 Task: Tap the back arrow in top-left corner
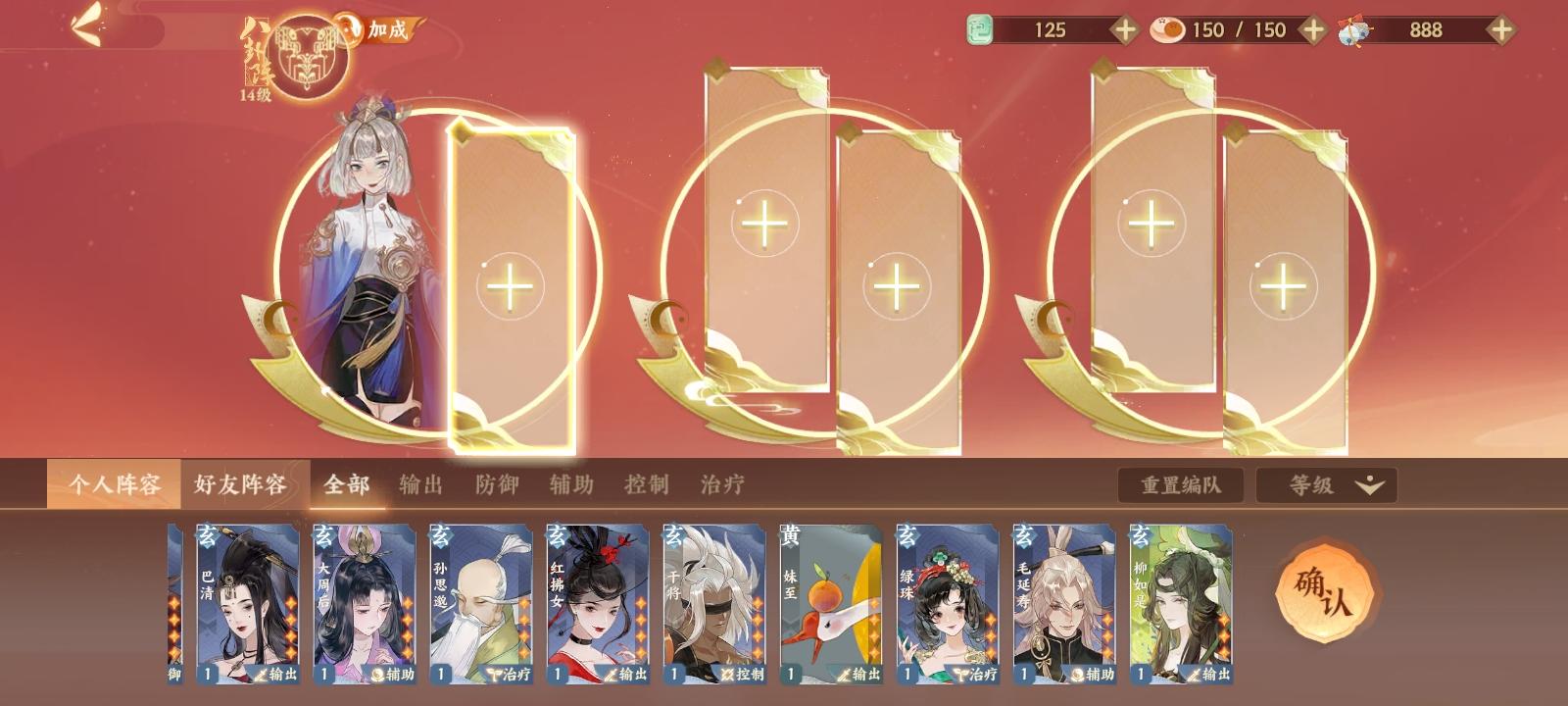point(86,27)
